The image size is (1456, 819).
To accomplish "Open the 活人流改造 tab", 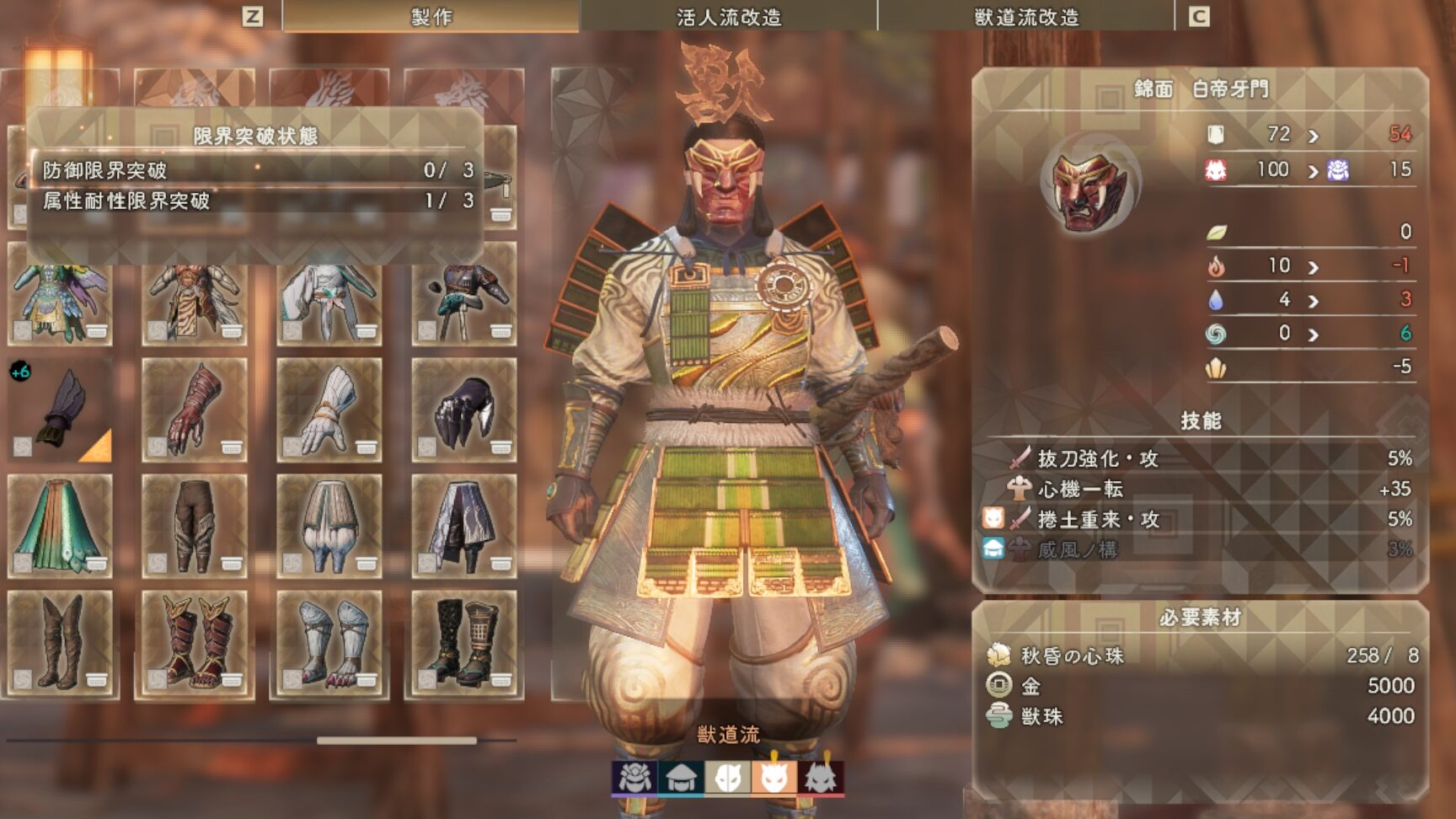I will click(x=729, y=17).
